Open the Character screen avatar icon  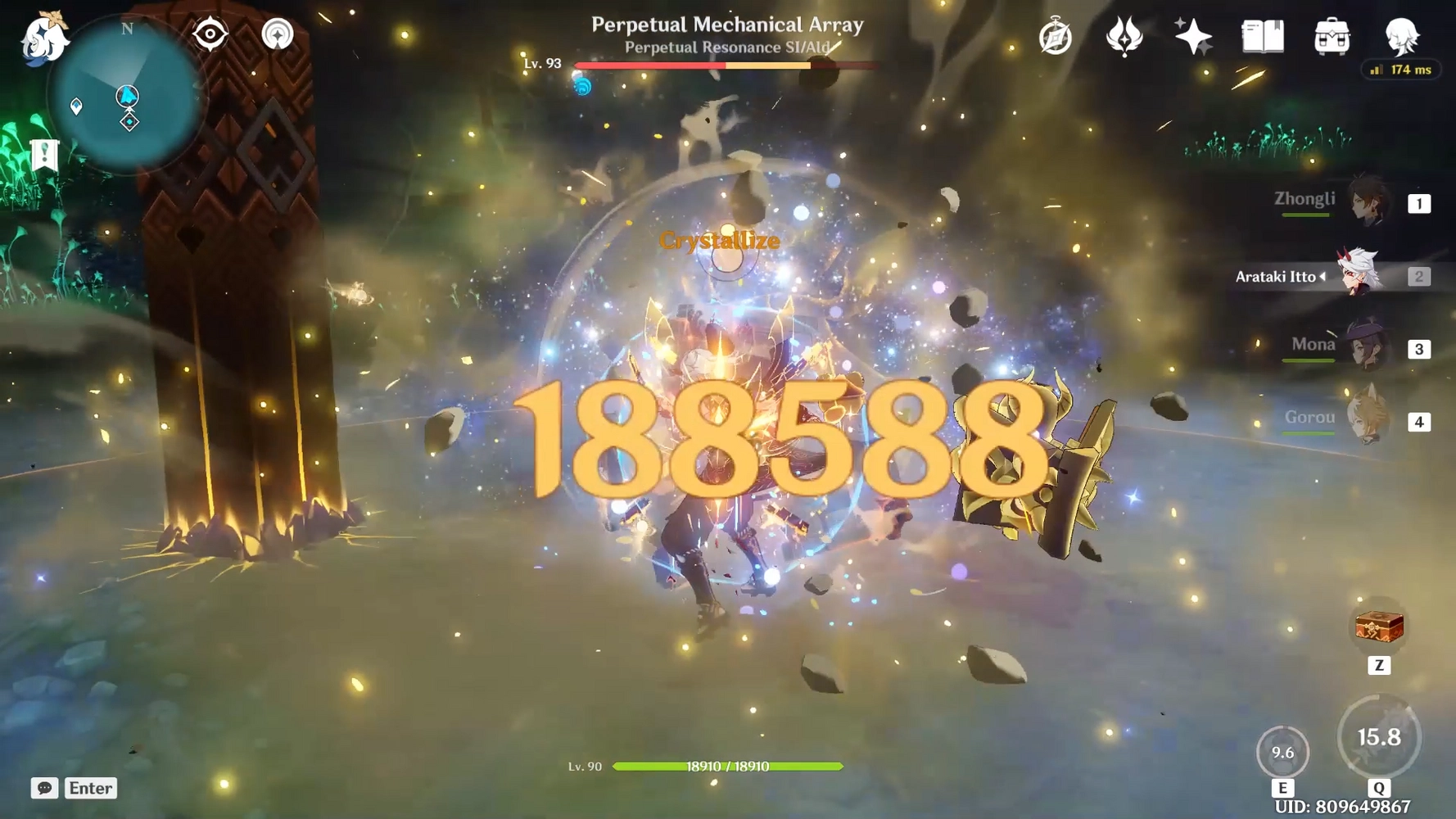tap(1401, 36)
